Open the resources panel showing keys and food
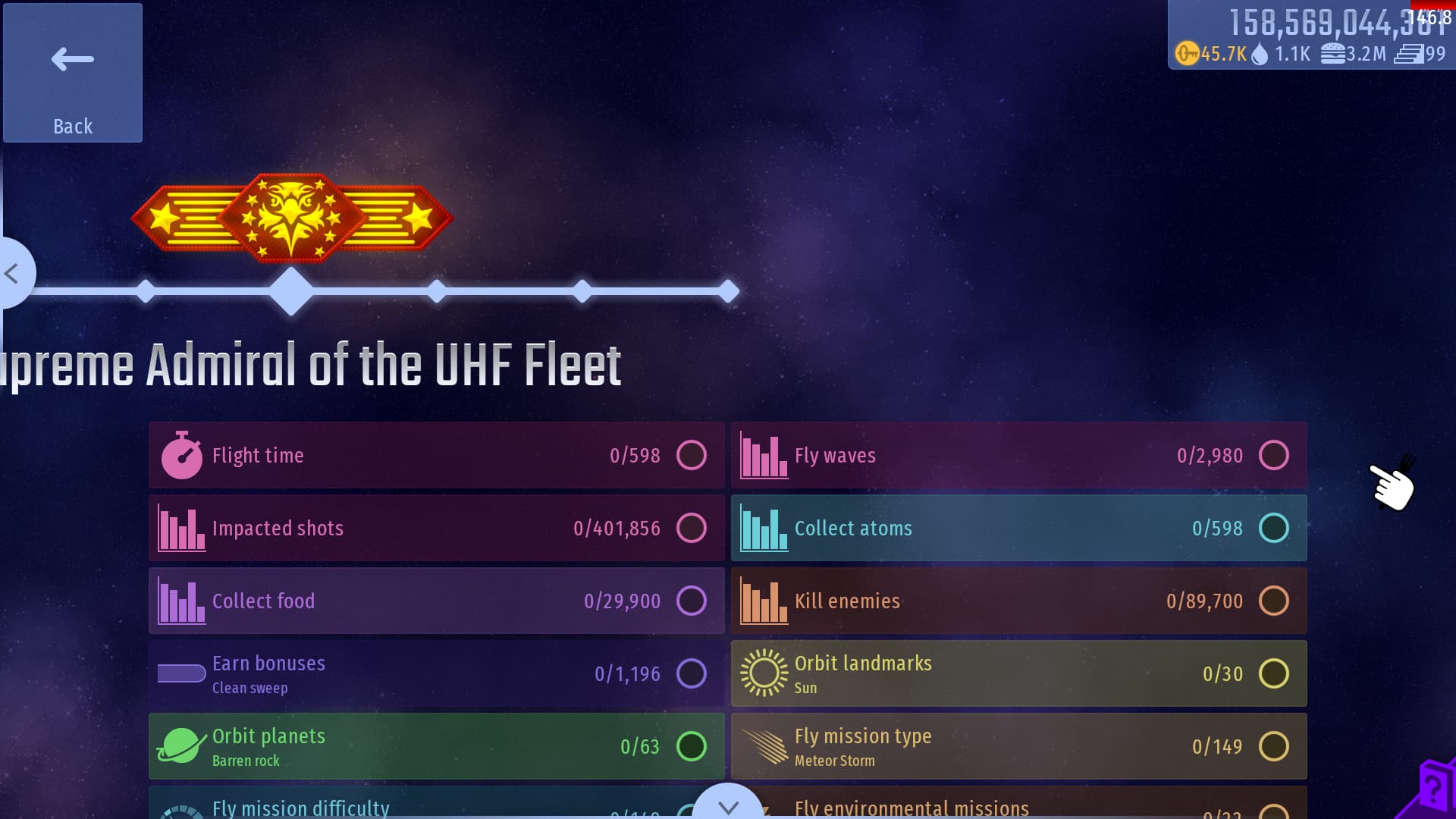Screen dimensions: 1456x819 click(x=1310, y=36)
